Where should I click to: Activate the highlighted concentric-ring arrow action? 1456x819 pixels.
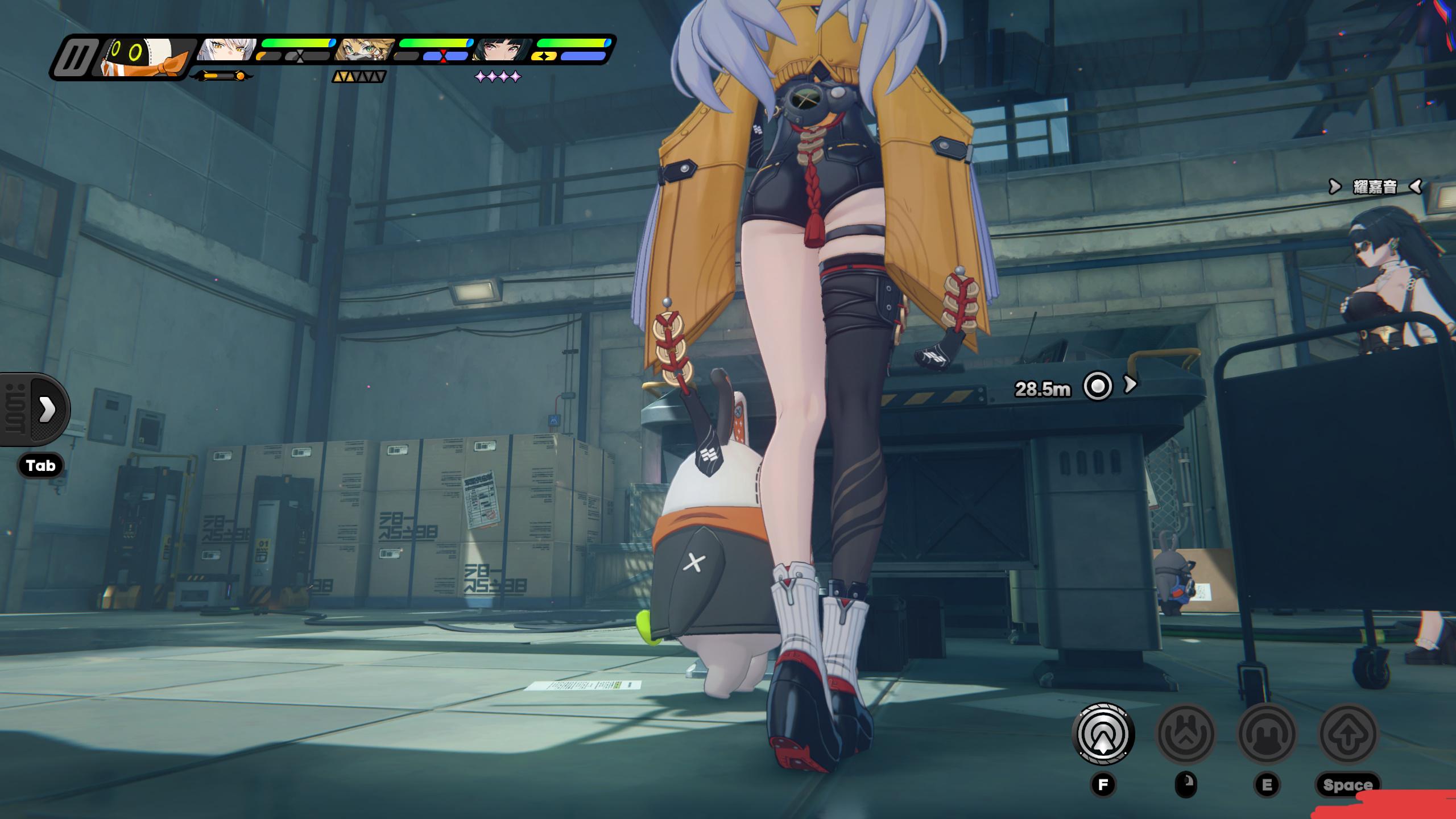[1103, 734]
